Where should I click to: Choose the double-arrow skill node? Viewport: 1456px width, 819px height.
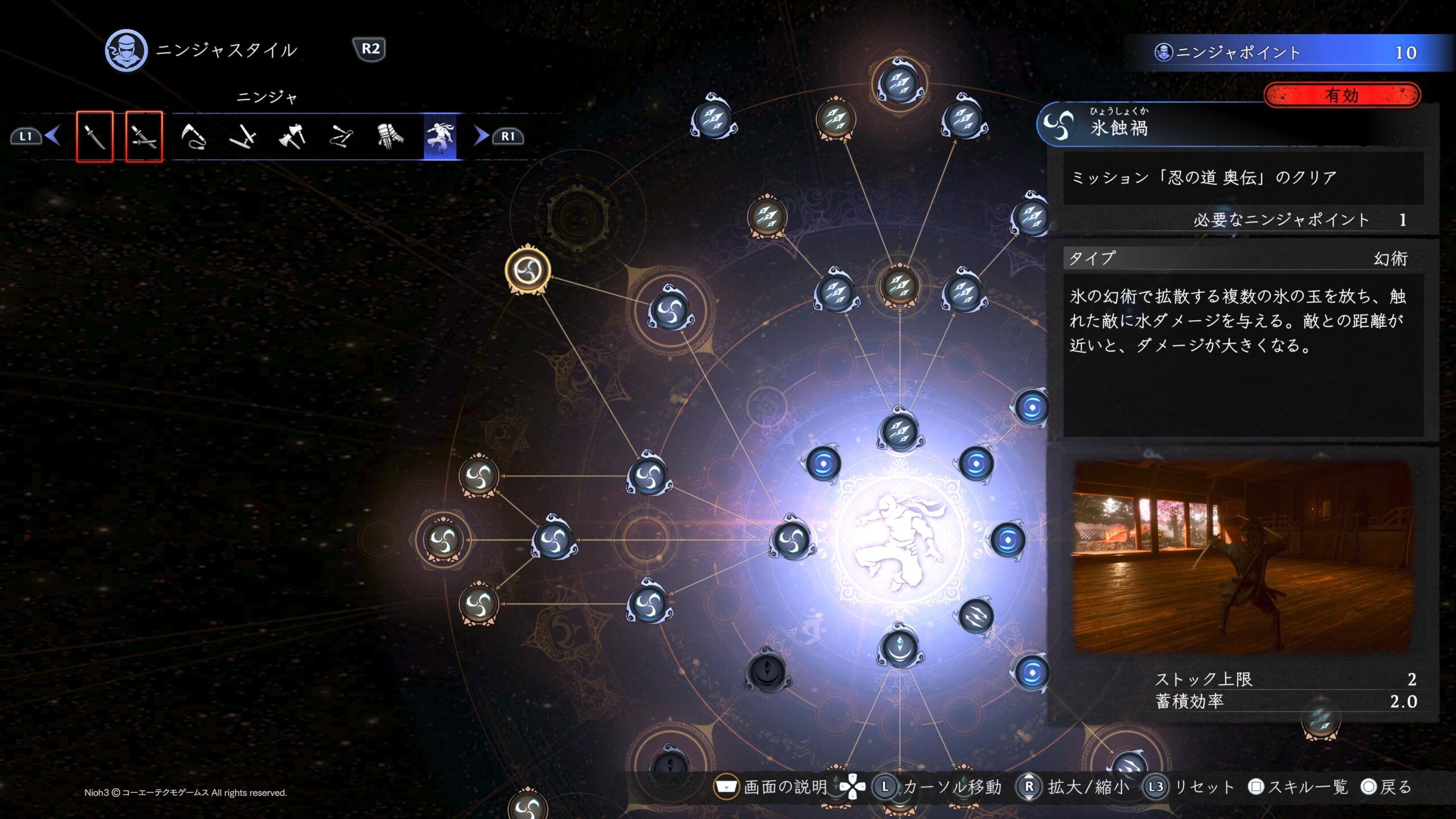(976, 616)
